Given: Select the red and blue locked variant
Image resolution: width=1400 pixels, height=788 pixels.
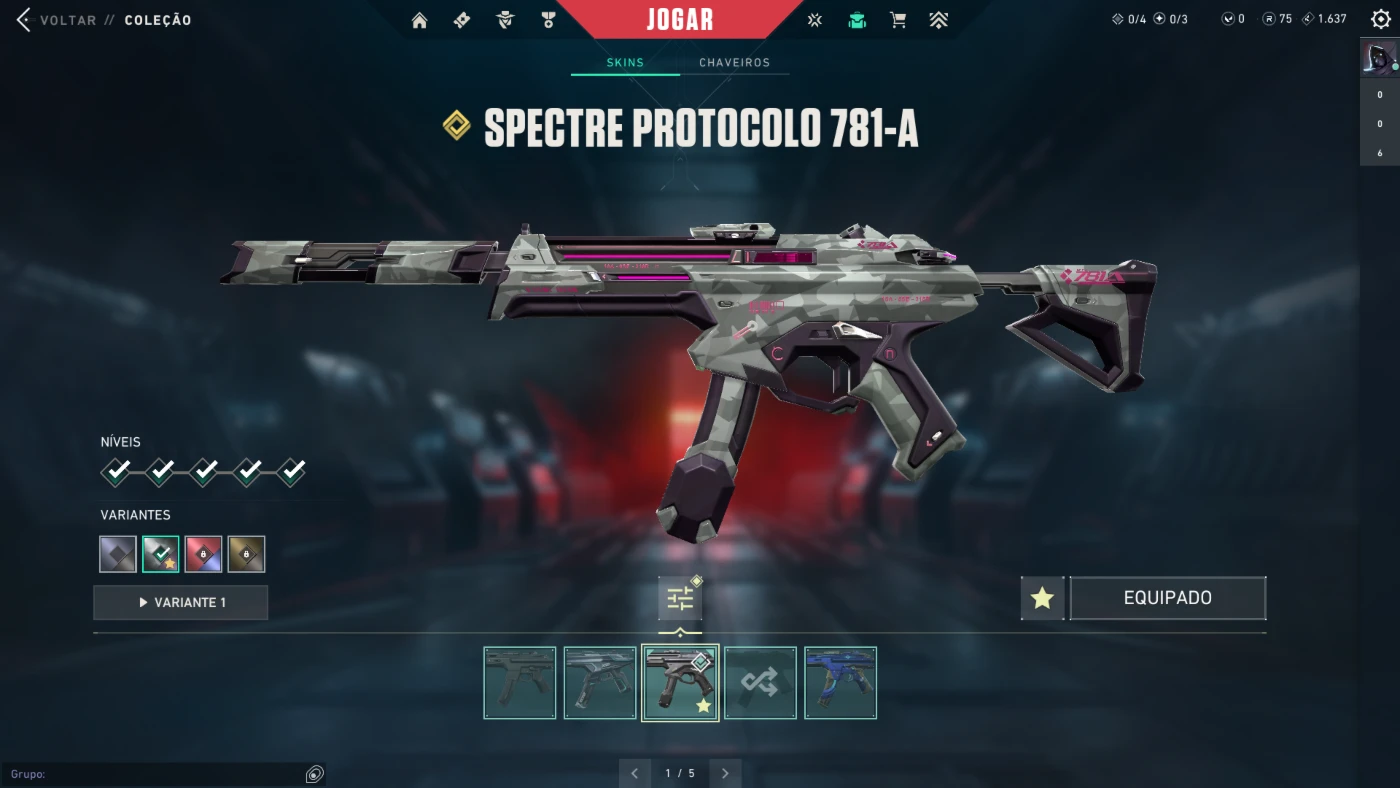Looking at the screenshot, I should 203,554.
